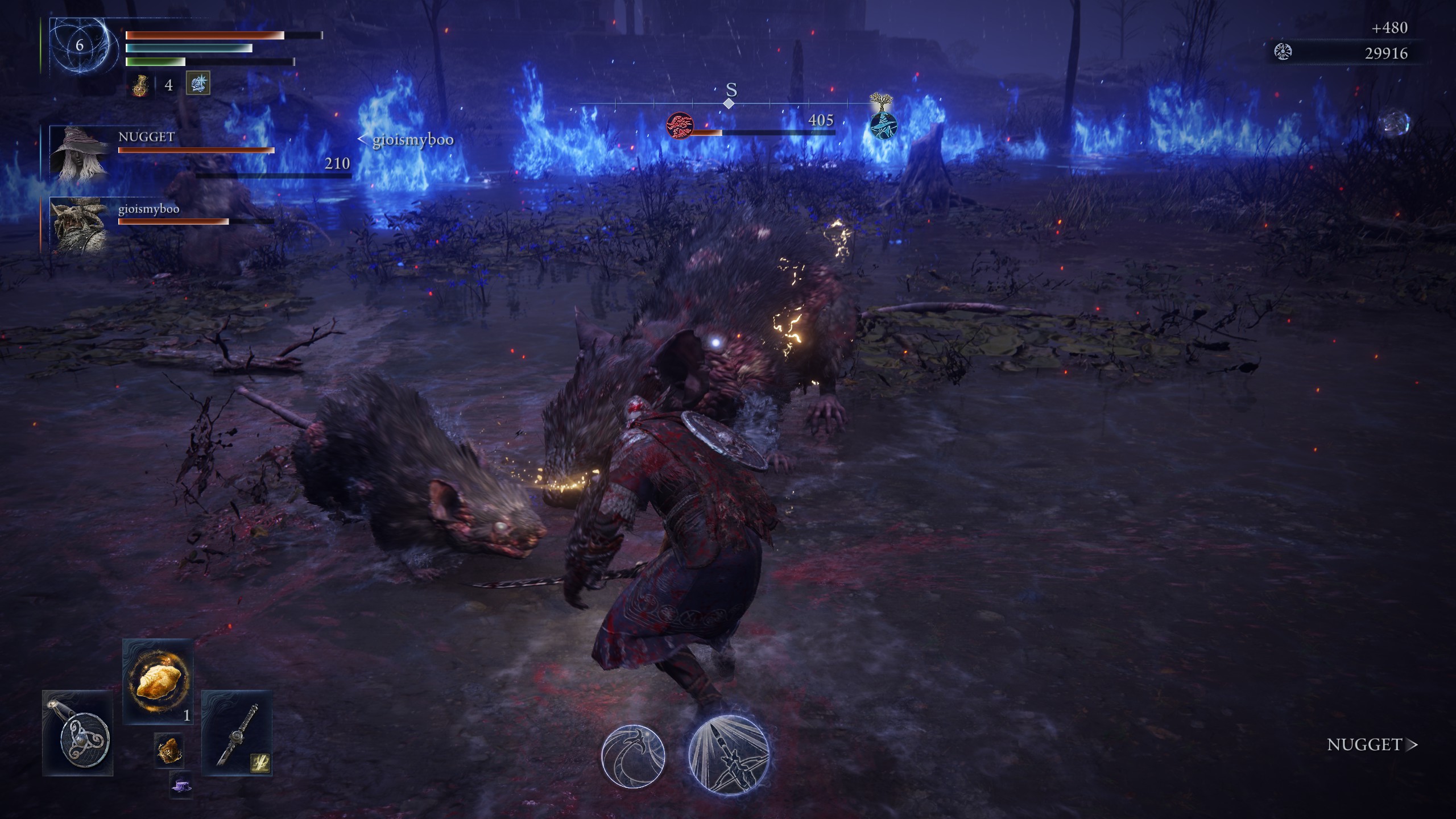Click the lightning skill badge on the dagger
Image resolution: width=1456 pixels, height=819 pixels.
coord(260,763)
